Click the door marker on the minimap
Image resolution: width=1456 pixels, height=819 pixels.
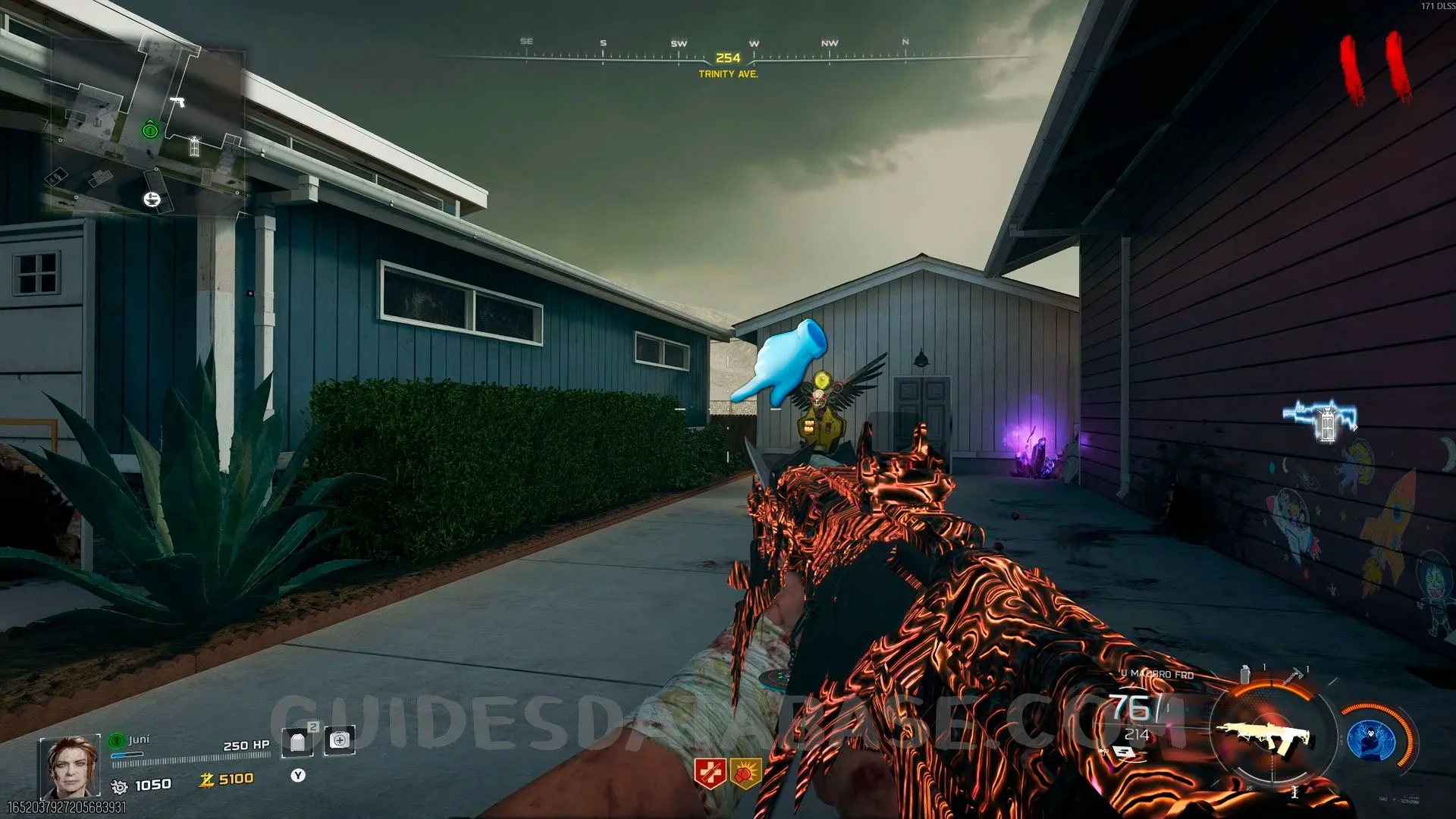194,146
